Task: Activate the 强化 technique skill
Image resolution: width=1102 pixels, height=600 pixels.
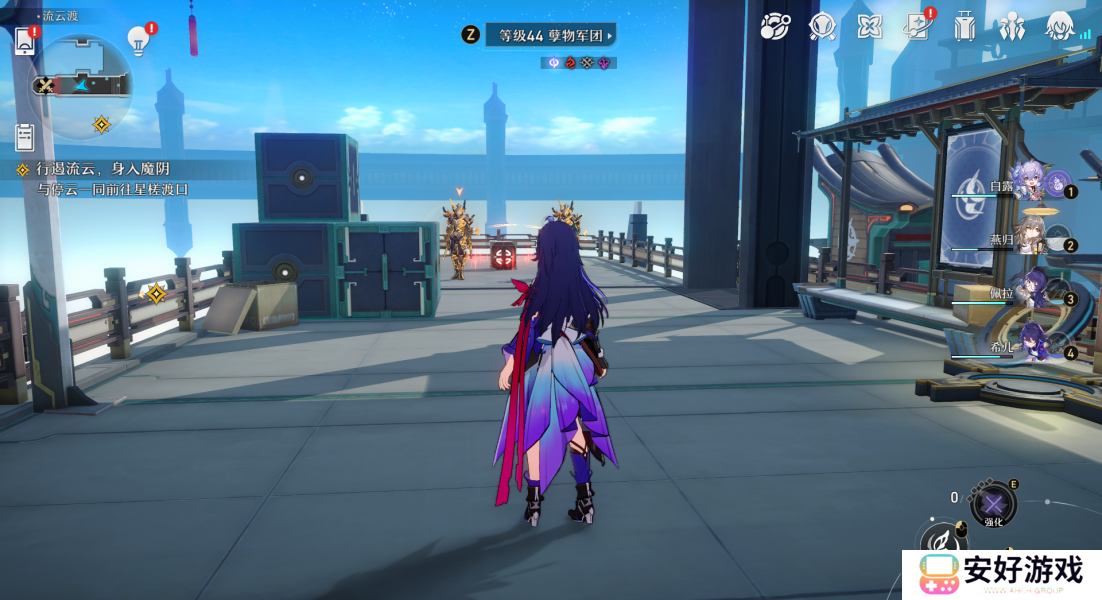Action: (993, 503)
